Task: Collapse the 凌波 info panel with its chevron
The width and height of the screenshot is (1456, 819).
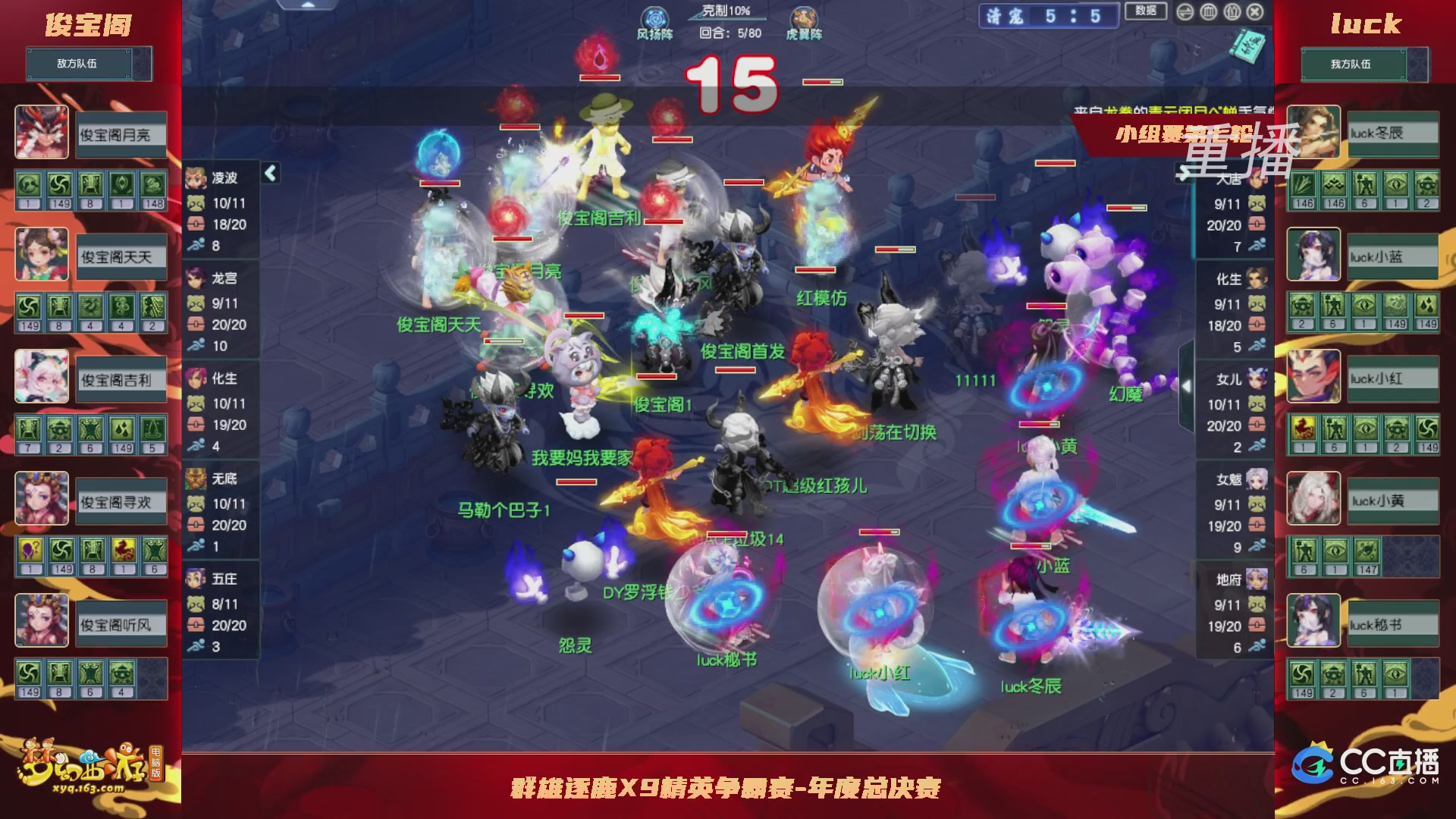Action: pos(269,172)
